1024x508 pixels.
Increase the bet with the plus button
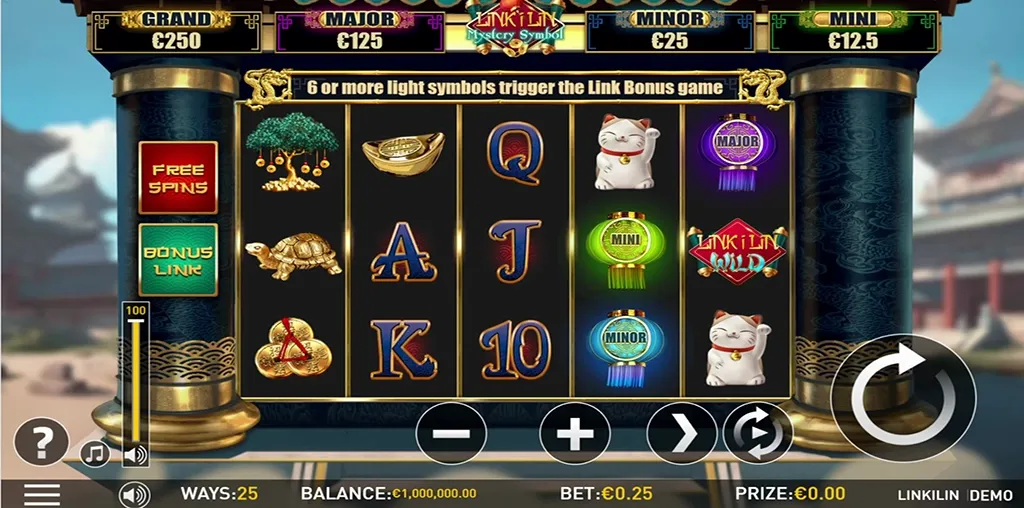pos(575,433)
